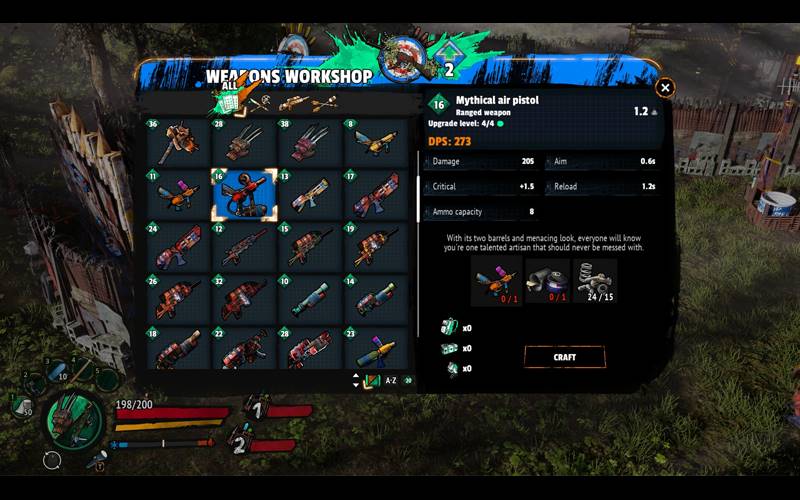Close the Weapons Workshop window
The image size is (800, 500).
pyautogui.click(x=665, y=88)
